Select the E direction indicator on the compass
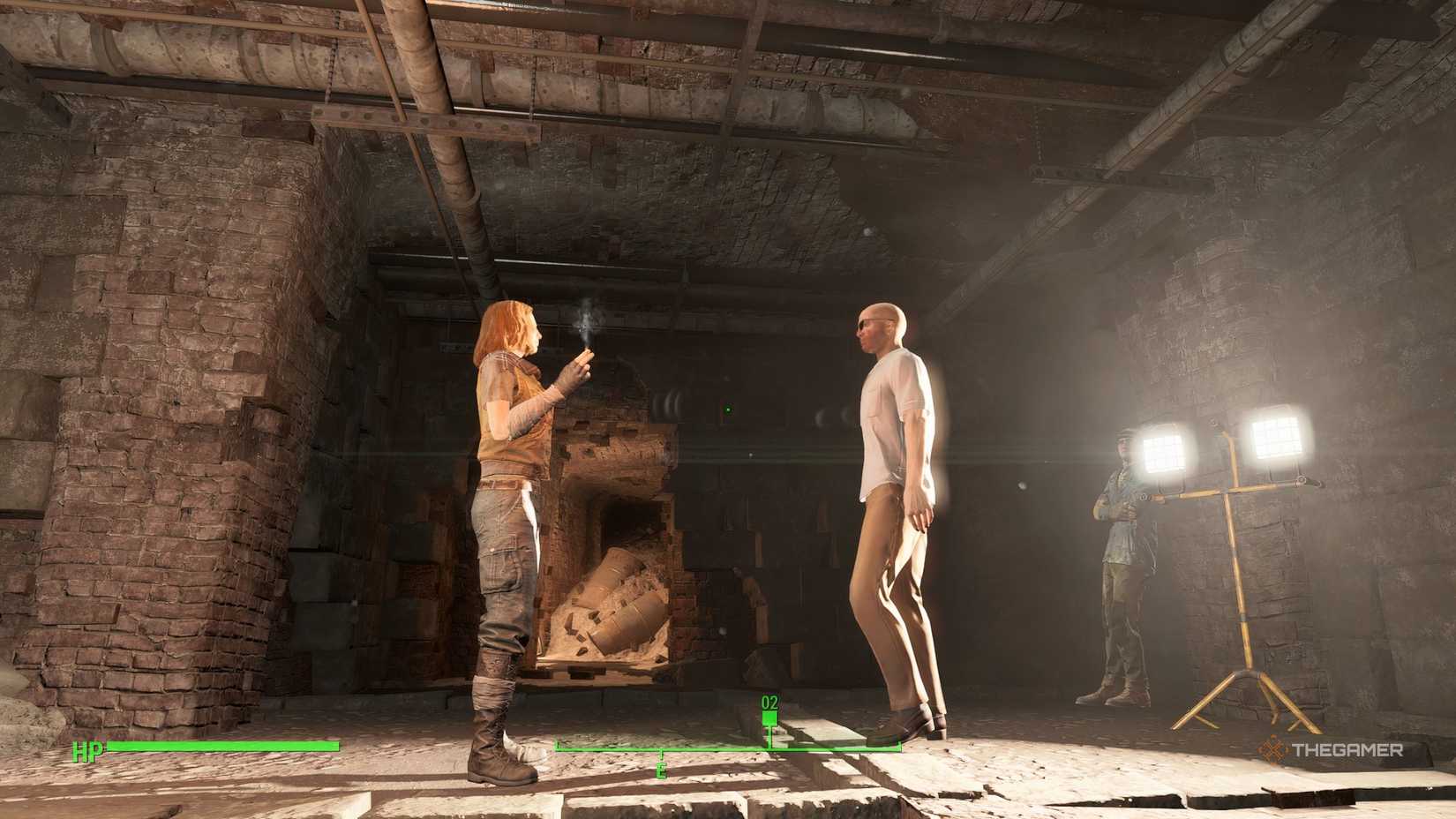 (x=663, y=769)
